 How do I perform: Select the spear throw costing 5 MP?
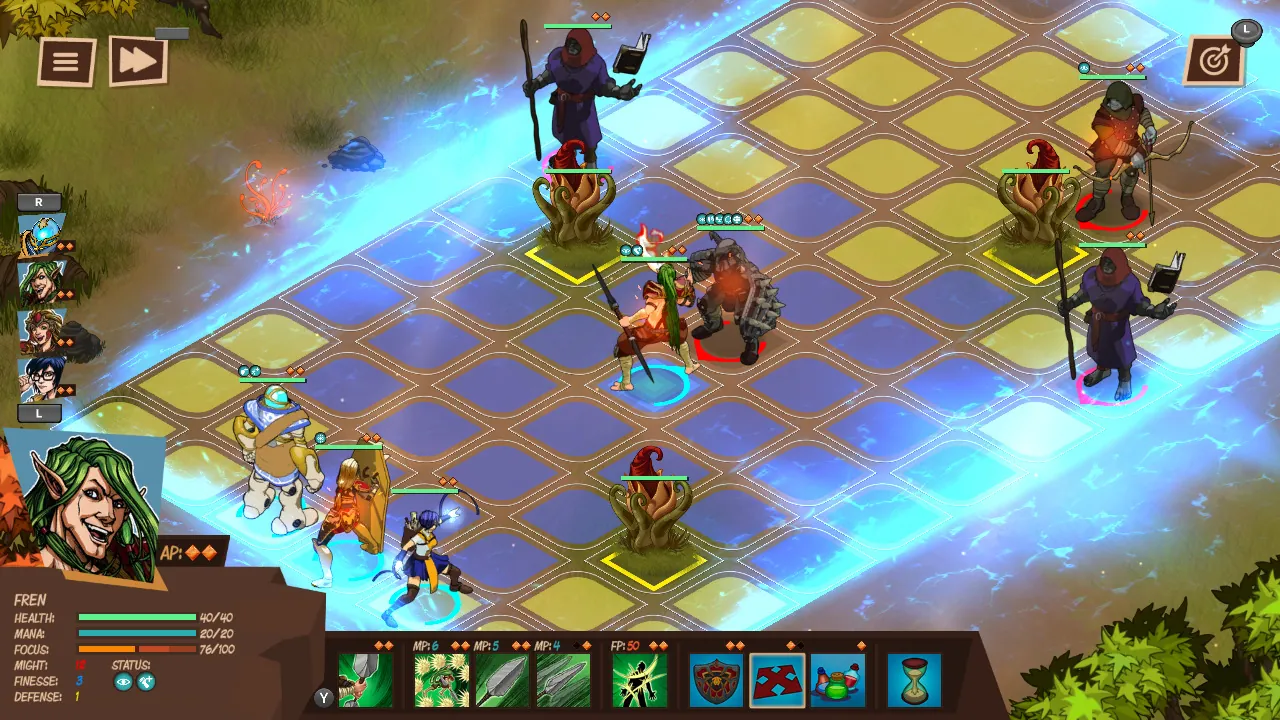click(502, 680)
